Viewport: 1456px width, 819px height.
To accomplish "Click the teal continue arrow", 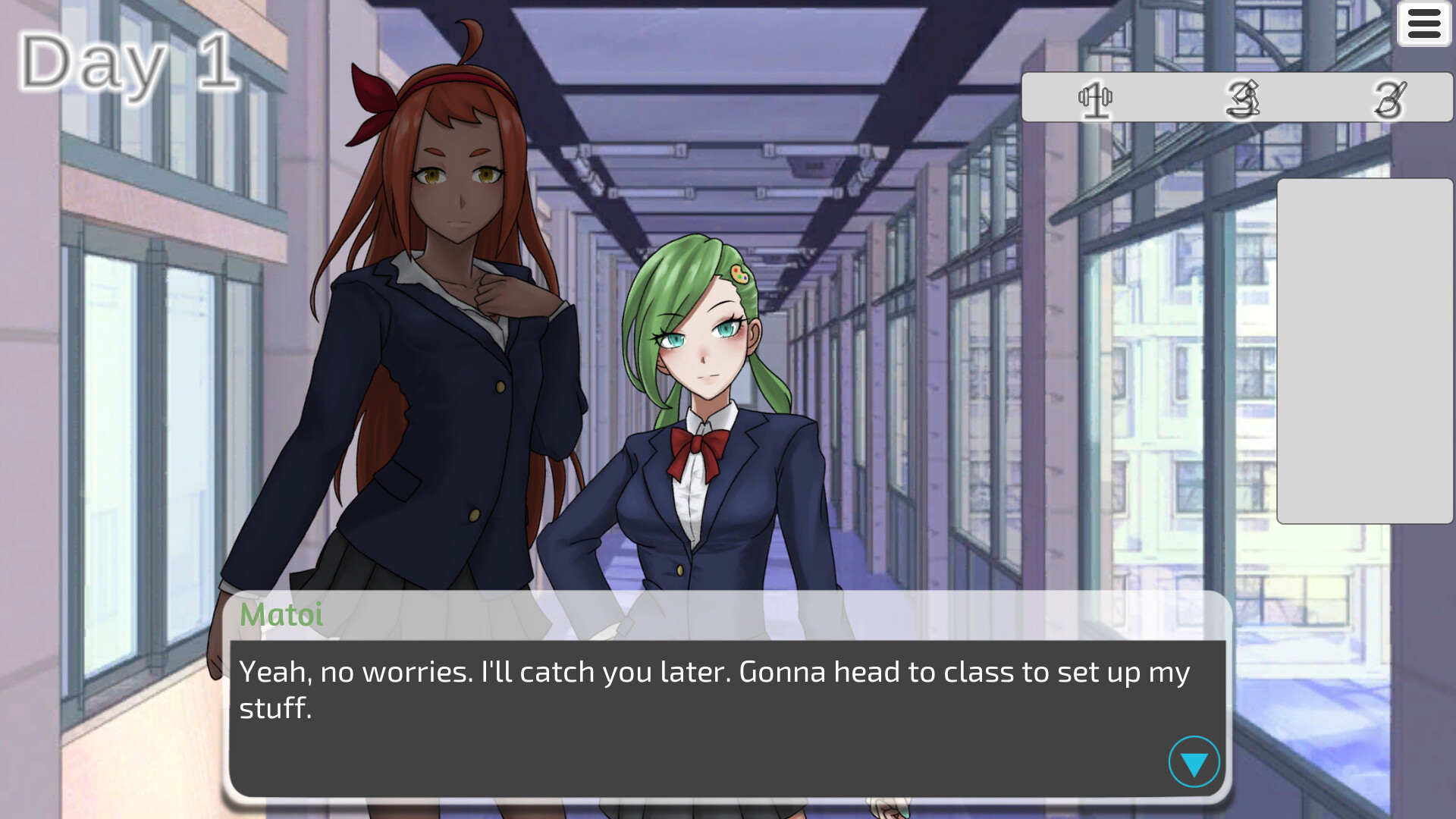I will 1194,763.
